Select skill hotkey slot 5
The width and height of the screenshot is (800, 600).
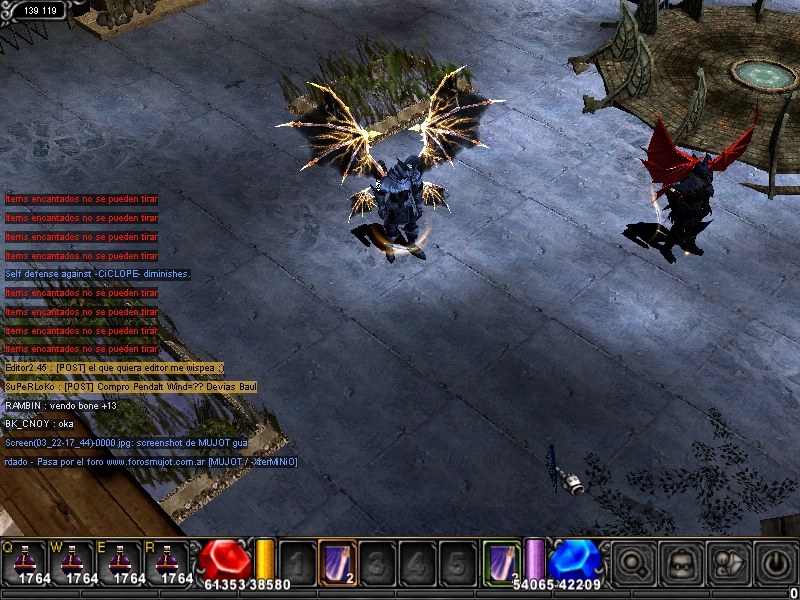coord(457,563)
